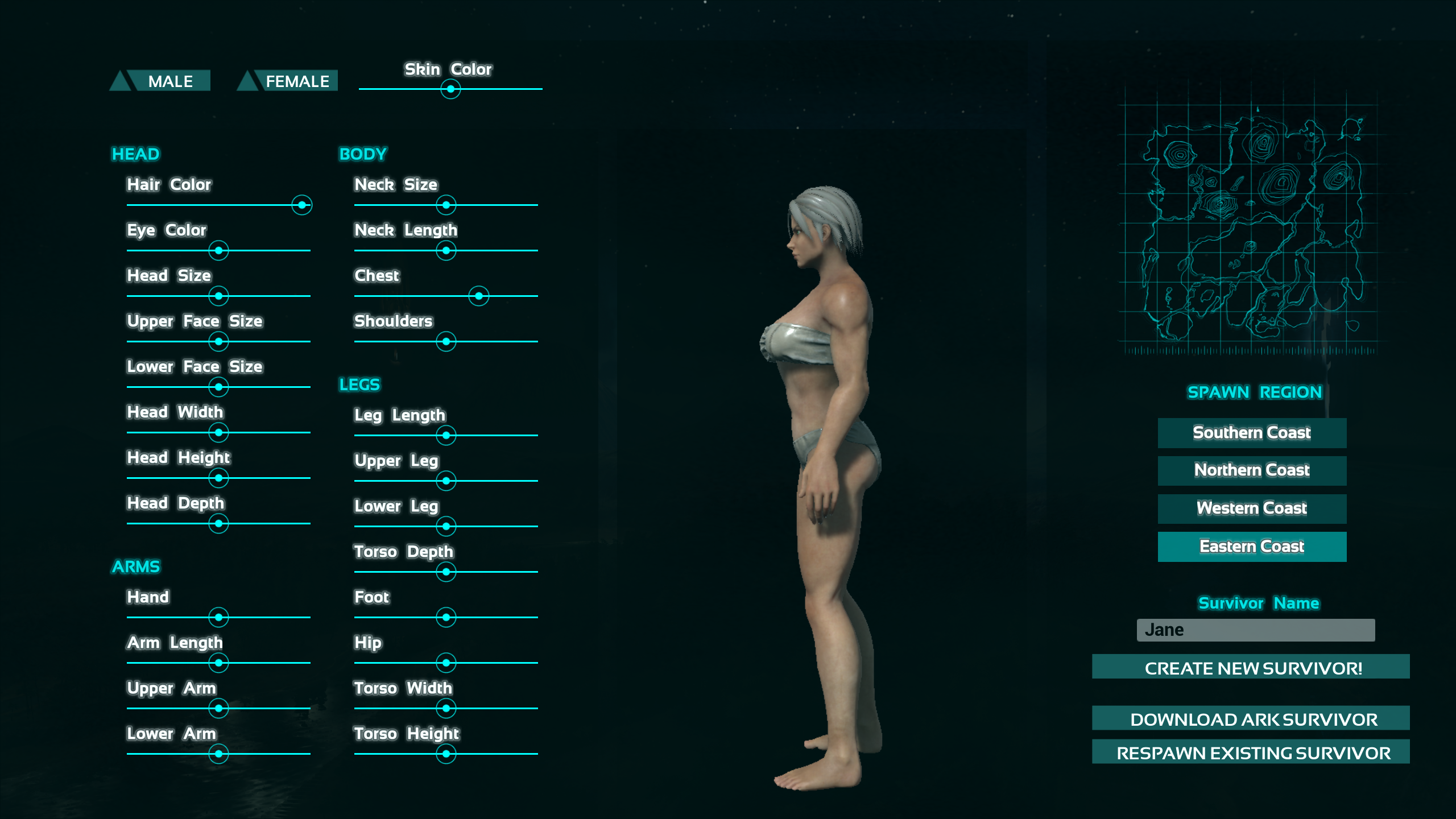This screenshot has width=1456, height=819.
Task: Click the Neck Length slider handle
Action: pyautogui.click(x=446, y=251)
